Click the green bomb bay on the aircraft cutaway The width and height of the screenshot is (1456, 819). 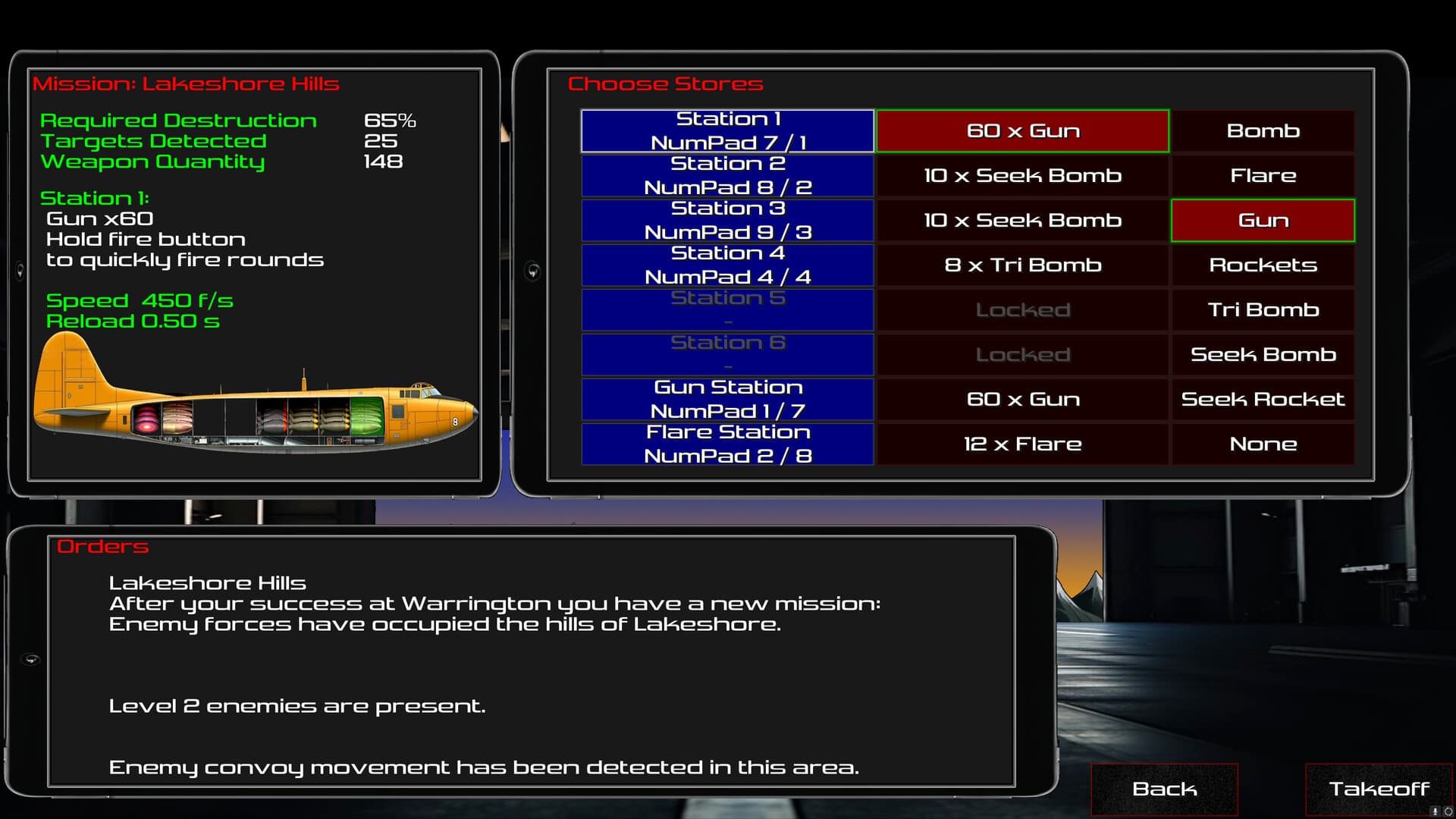click(x=366, y=417)
